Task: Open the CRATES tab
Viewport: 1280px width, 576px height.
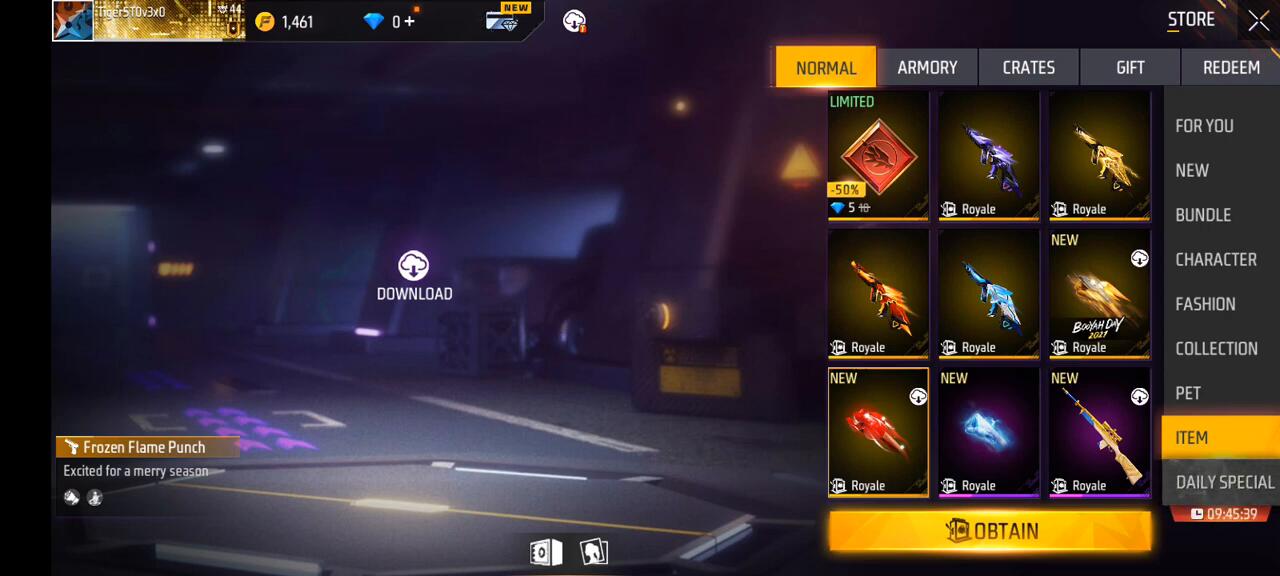Action: pyautogui.click(x=1028, y=67)
